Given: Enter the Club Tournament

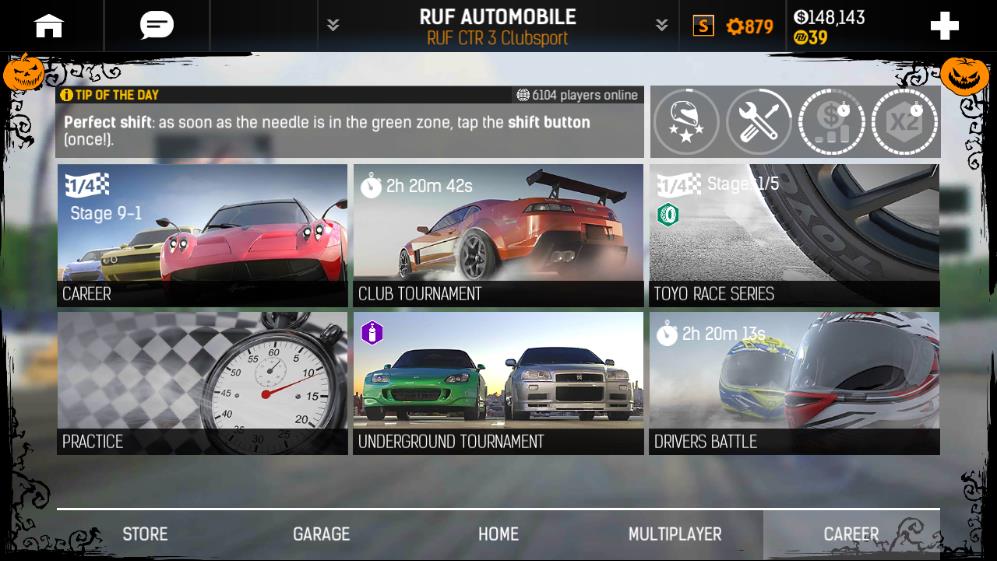Looking at the screenshot, I should pos(498,236).
